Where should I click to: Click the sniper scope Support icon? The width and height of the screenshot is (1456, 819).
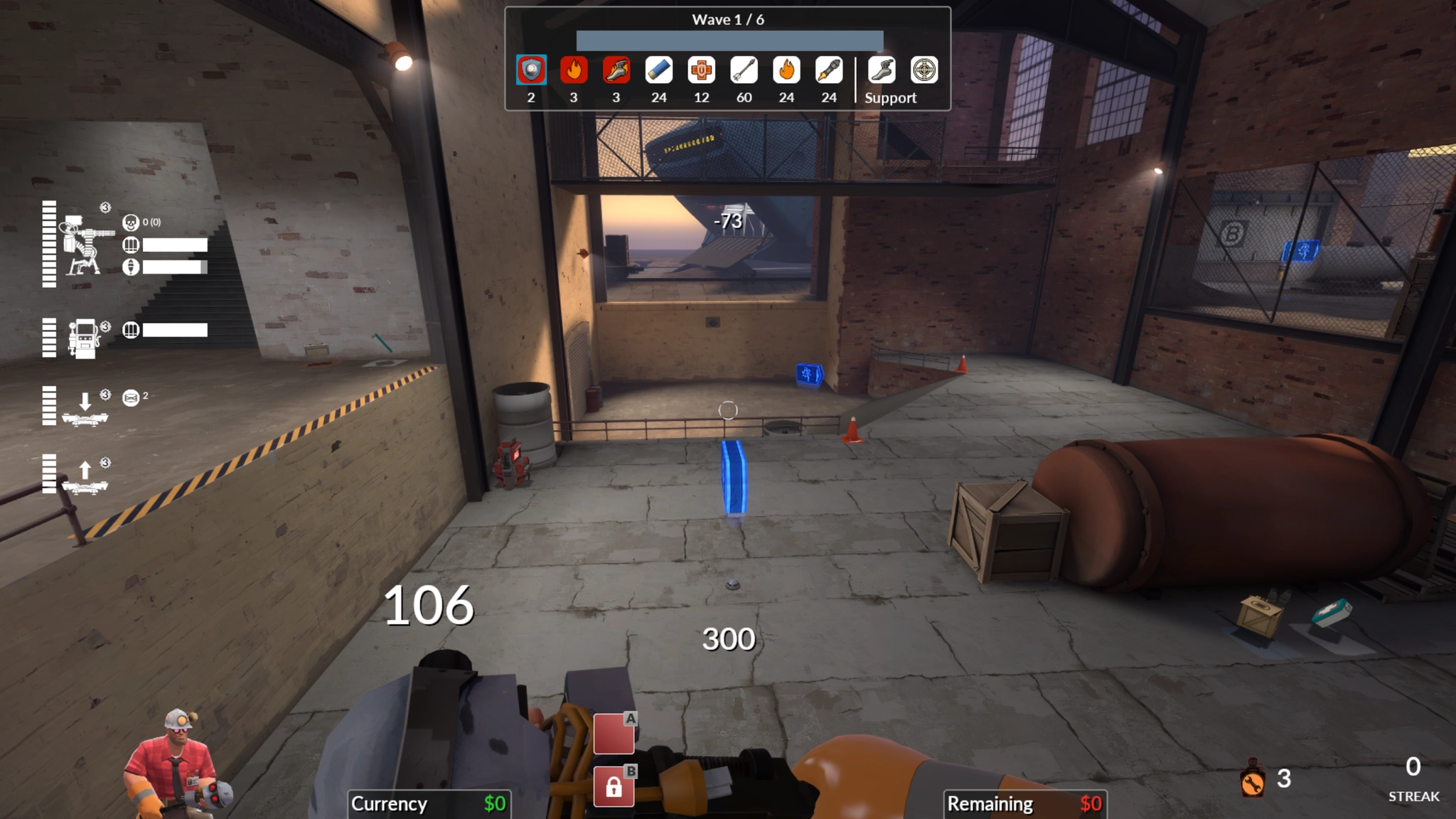tap(923, 70)
